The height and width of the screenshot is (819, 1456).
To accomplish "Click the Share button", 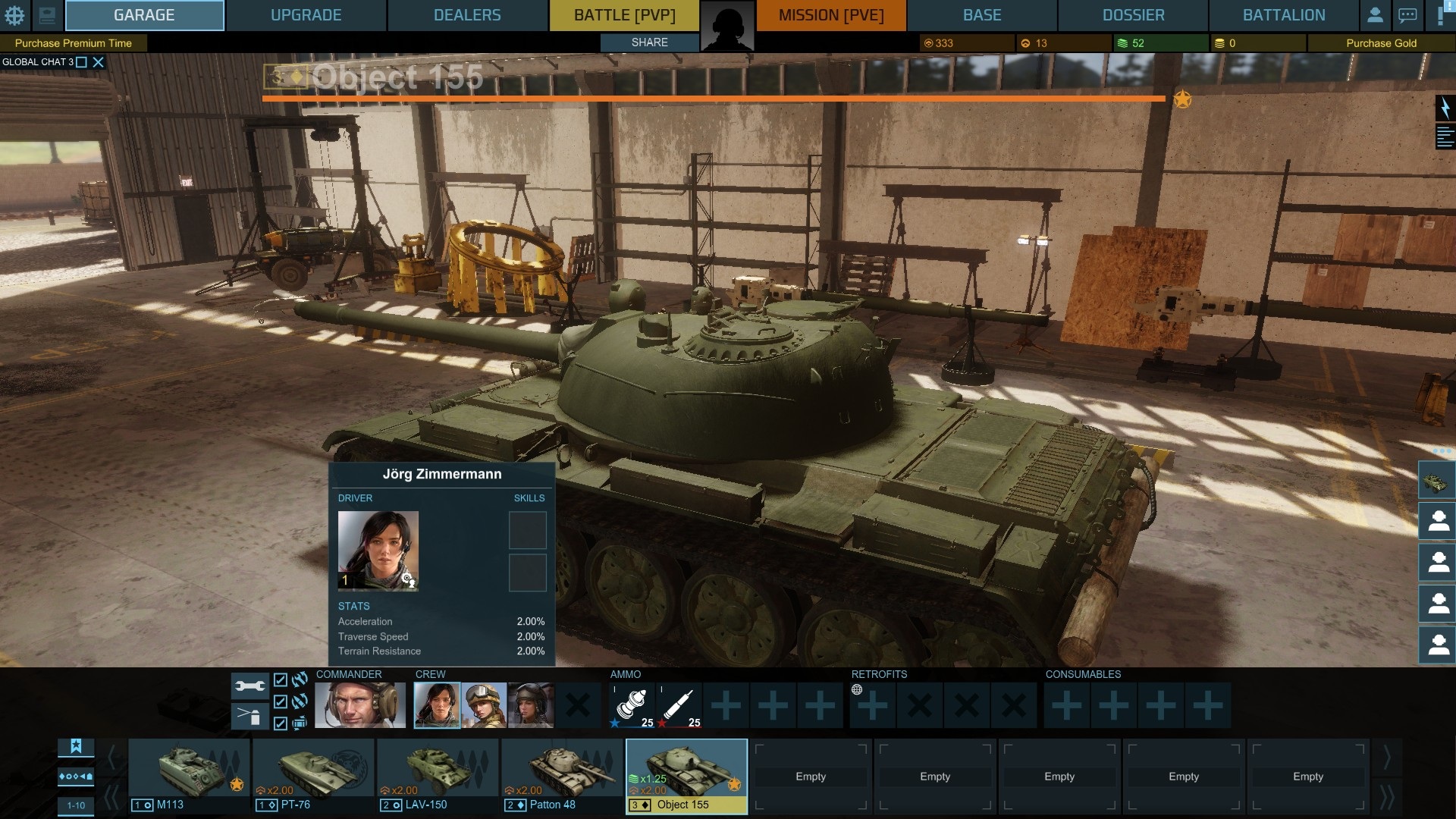I will pyautogui.click(x=649, y=42).
